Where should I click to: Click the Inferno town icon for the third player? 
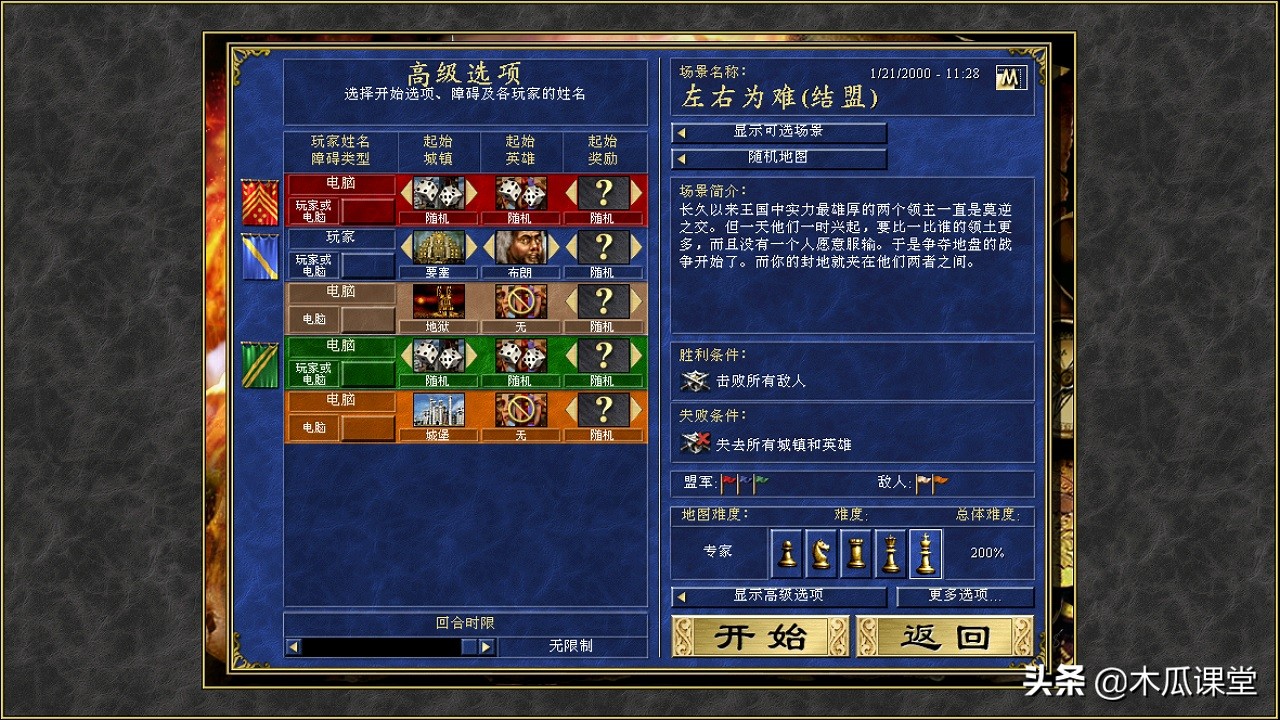click(439, 300)
